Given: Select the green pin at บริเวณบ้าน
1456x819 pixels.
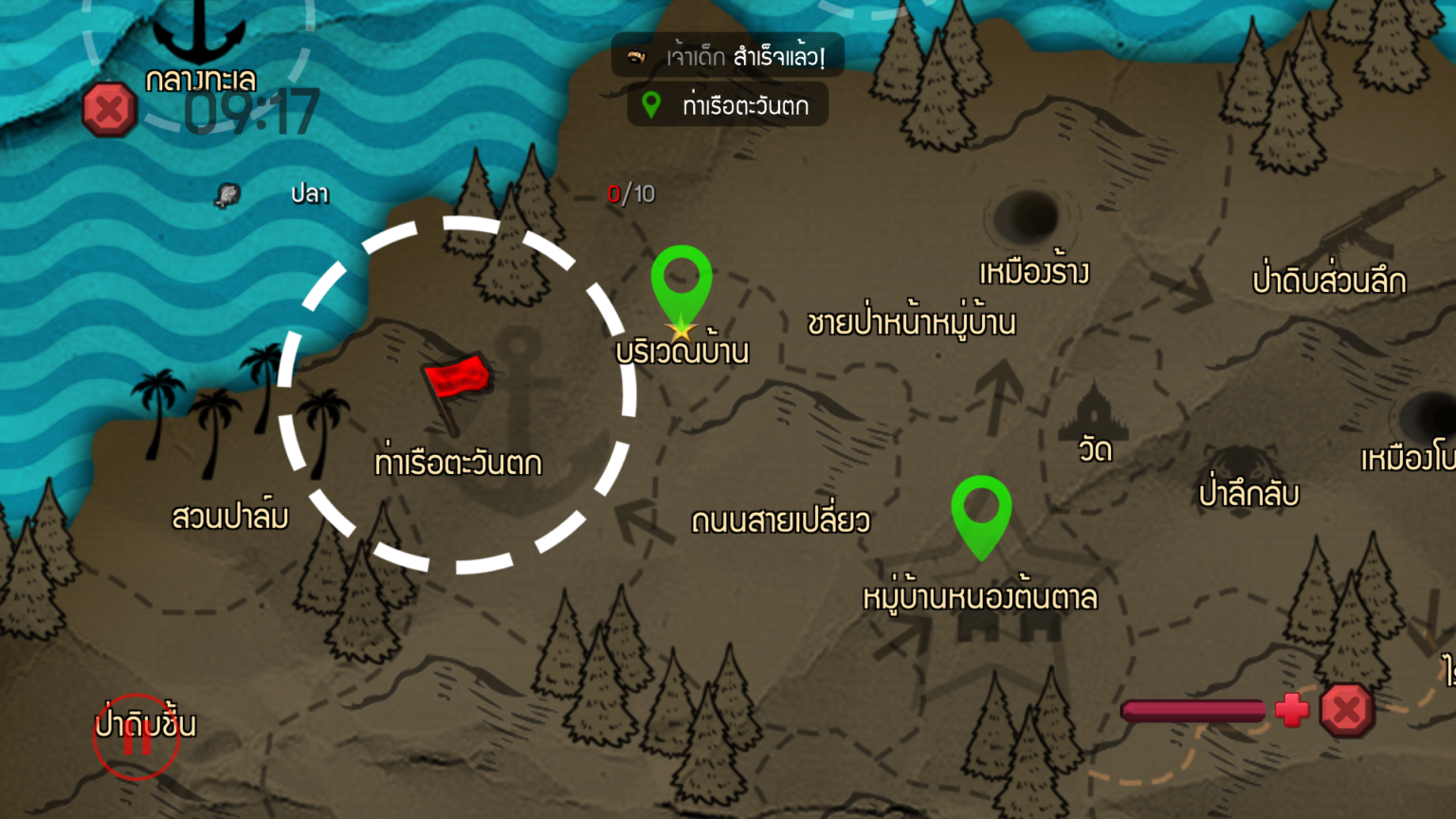Looking at the screenshot, I should [681, 284].
